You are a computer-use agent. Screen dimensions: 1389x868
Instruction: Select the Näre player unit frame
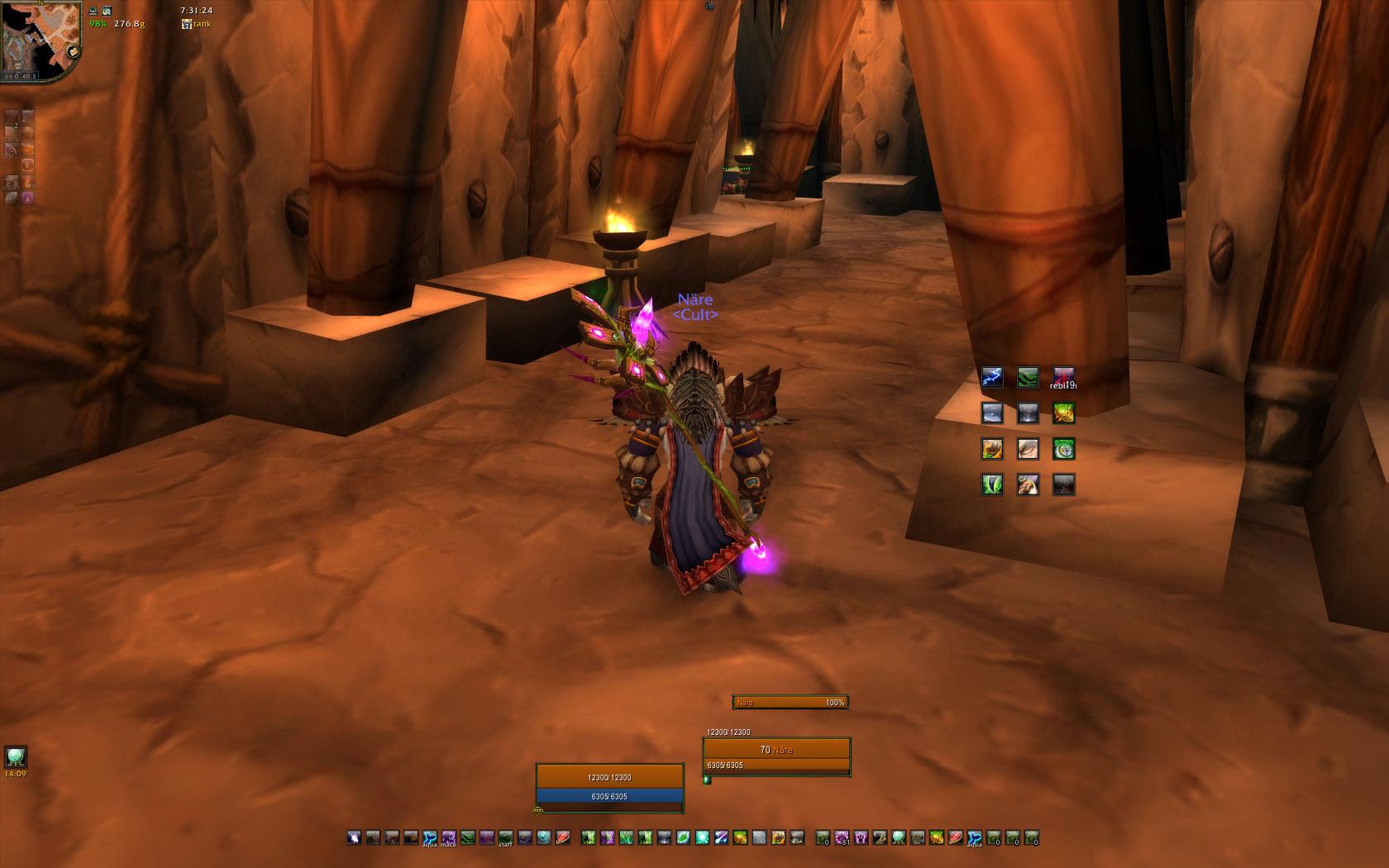[610, 787]
